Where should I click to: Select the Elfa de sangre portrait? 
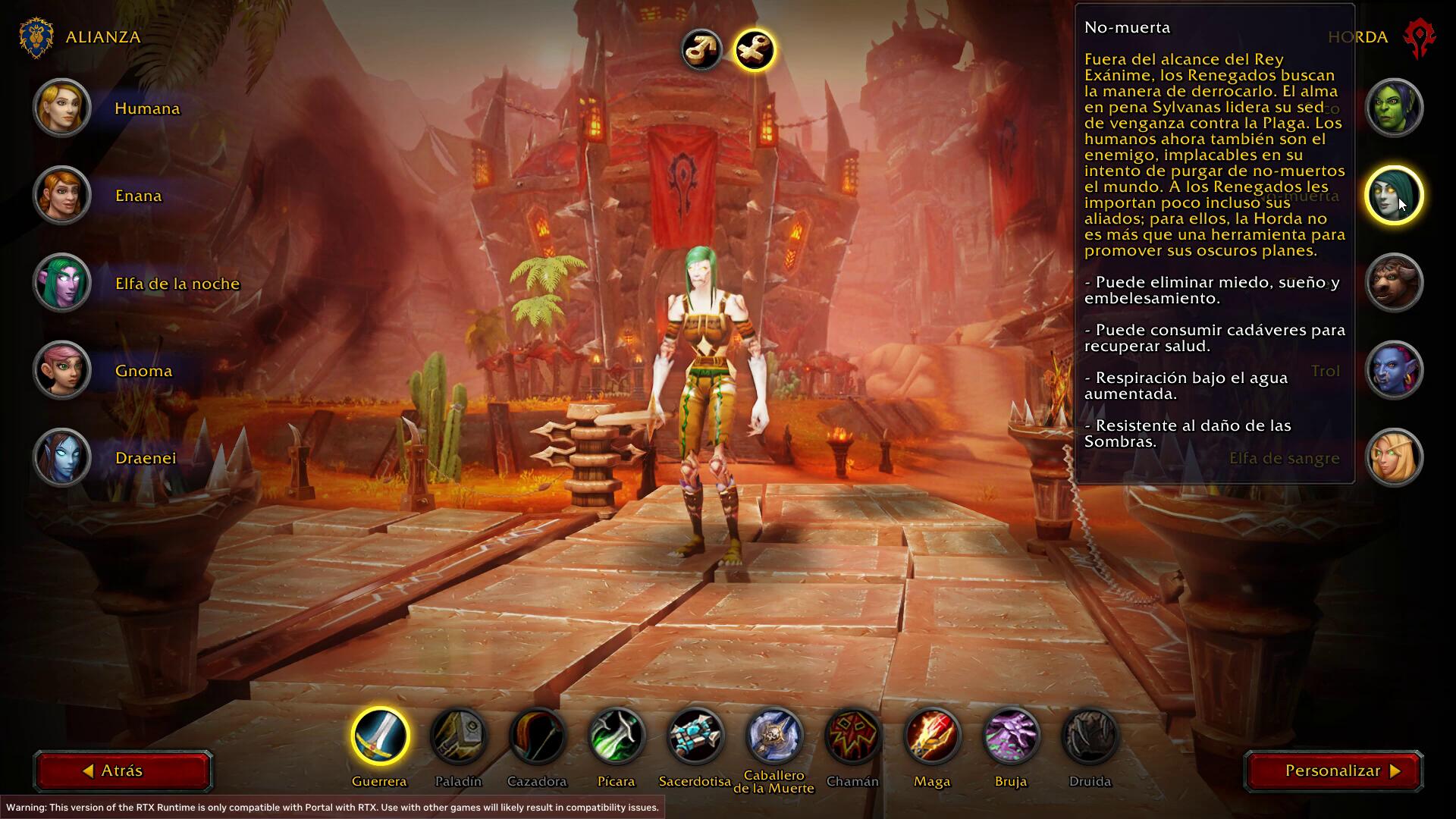click(1394, 457)
